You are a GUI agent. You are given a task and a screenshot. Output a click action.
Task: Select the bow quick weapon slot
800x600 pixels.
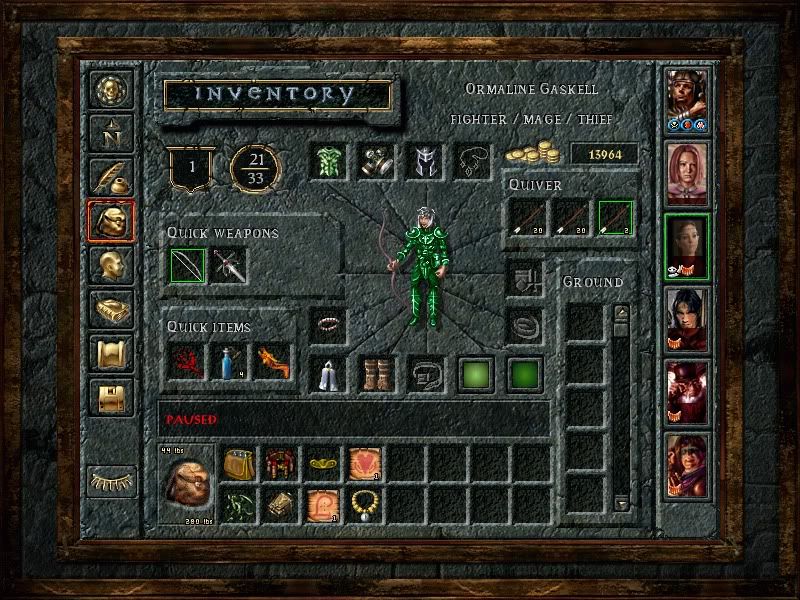(x=187, y=266)
